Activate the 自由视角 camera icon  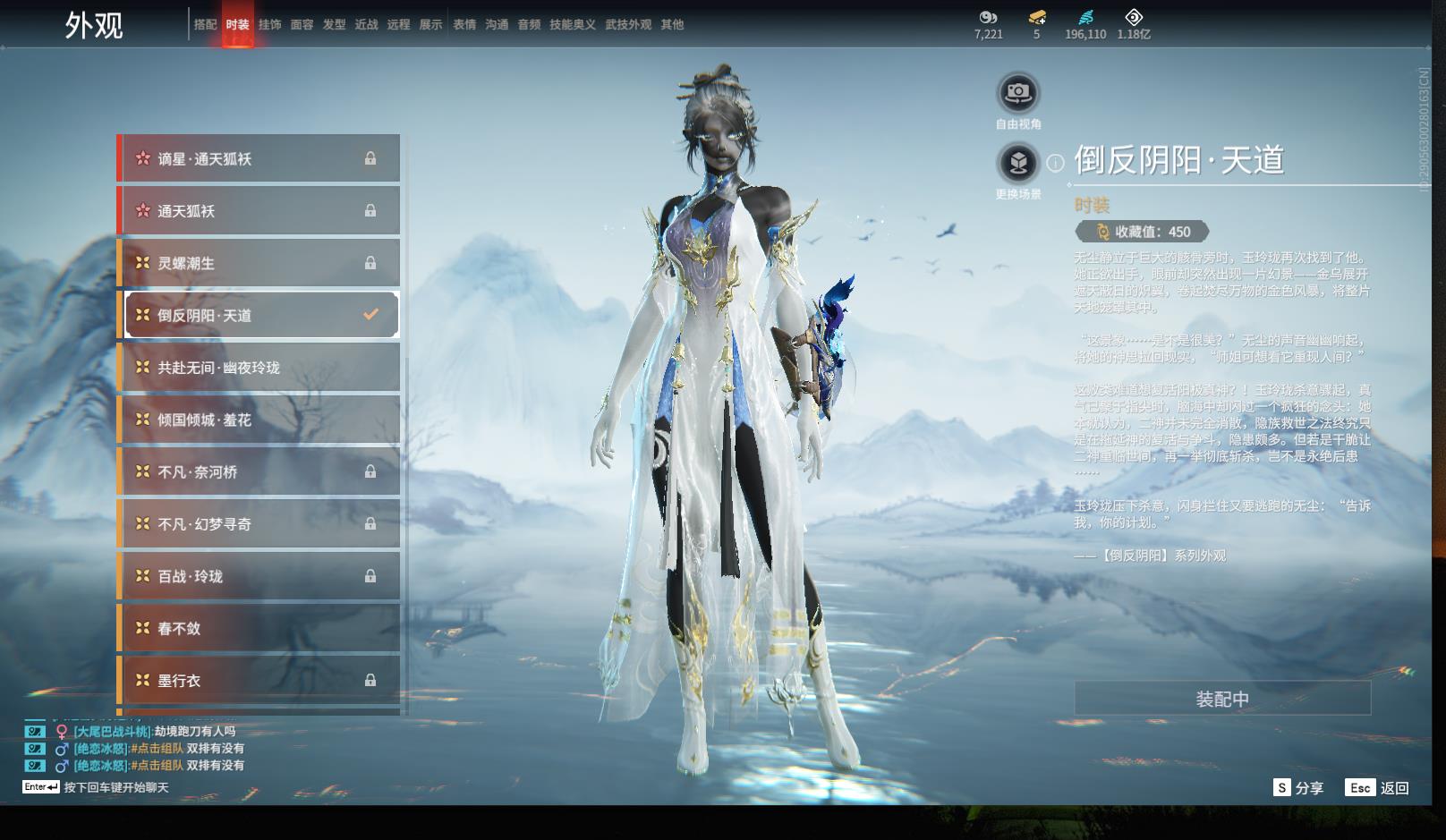pyautogui.click(x=1017, y=92)
